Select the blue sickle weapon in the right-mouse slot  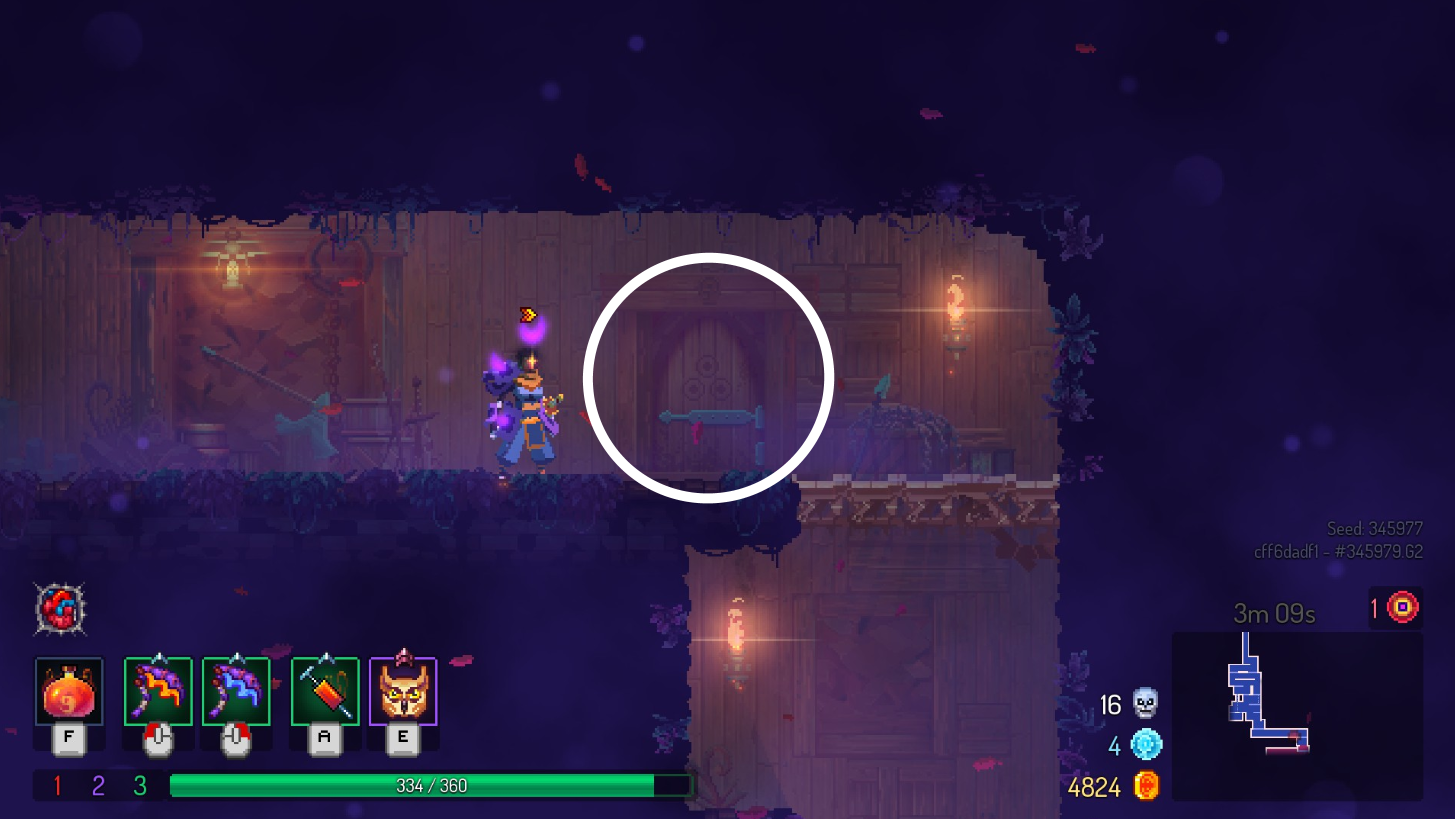click(235, 692)
